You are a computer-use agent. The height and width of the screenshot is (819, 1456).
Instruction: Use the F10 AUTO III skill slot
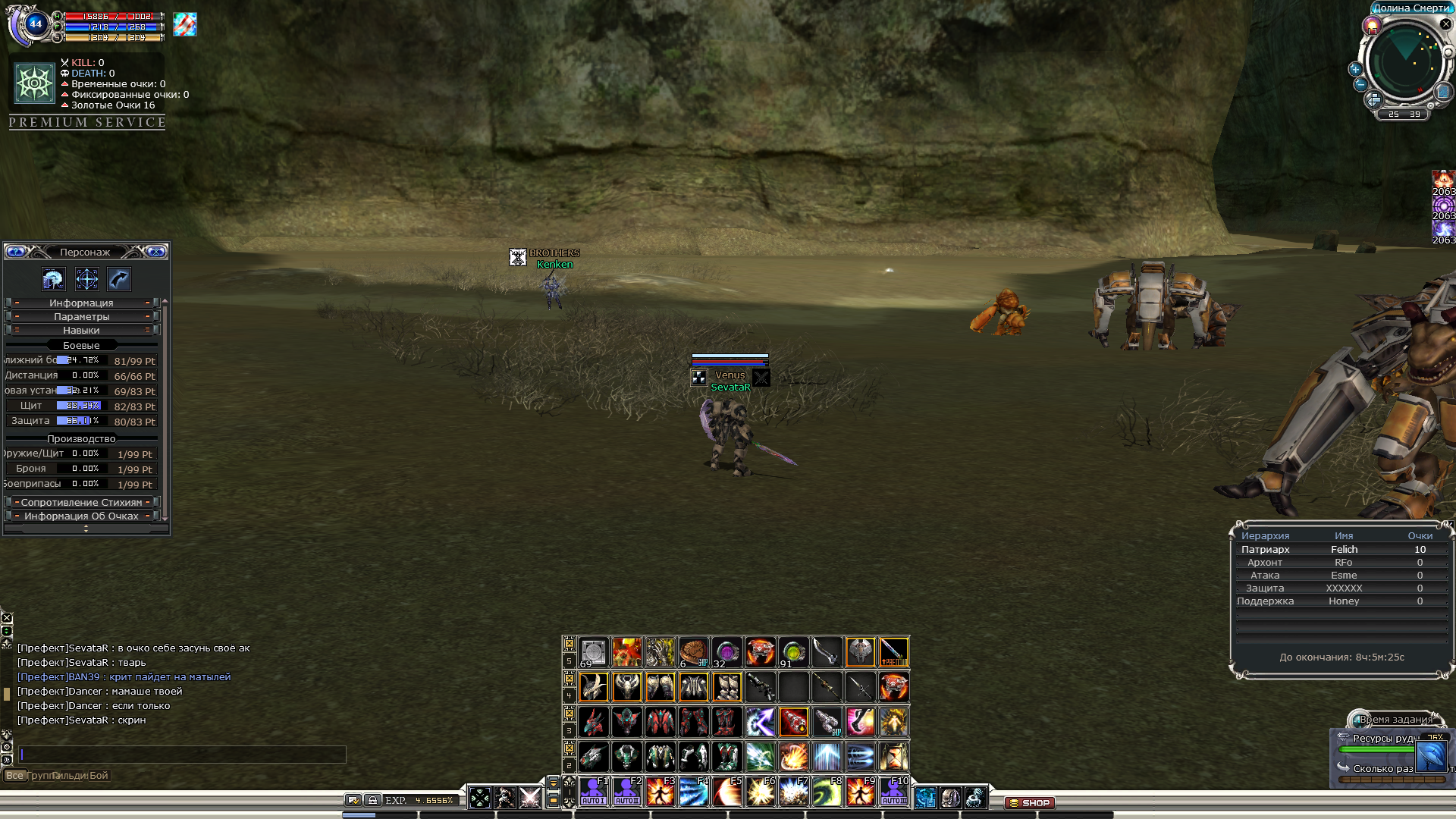(893, 791)
